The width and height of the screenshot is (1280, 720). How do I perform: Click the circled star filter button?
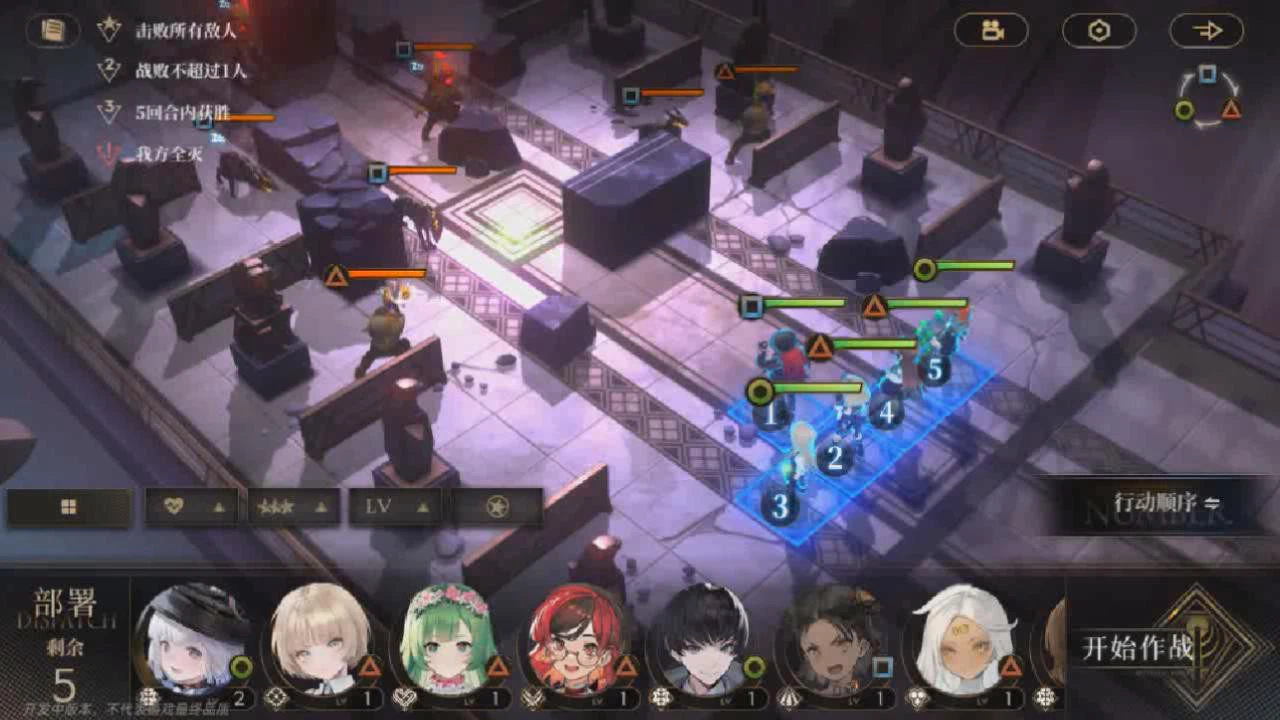point(497,507)
